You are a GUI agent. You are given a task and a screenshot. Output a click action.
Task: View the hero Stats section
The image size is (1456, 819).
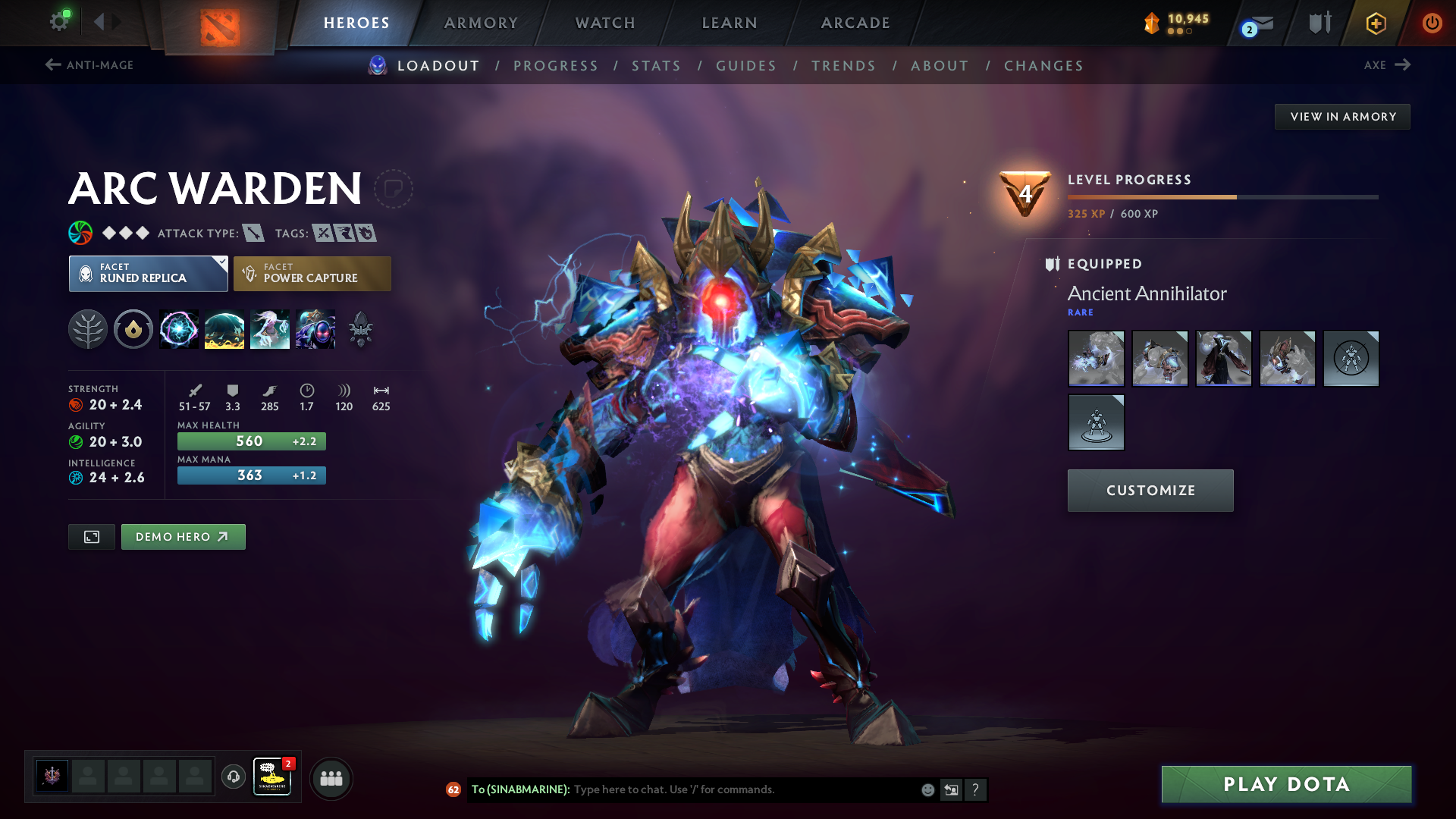tap(657, 66)
